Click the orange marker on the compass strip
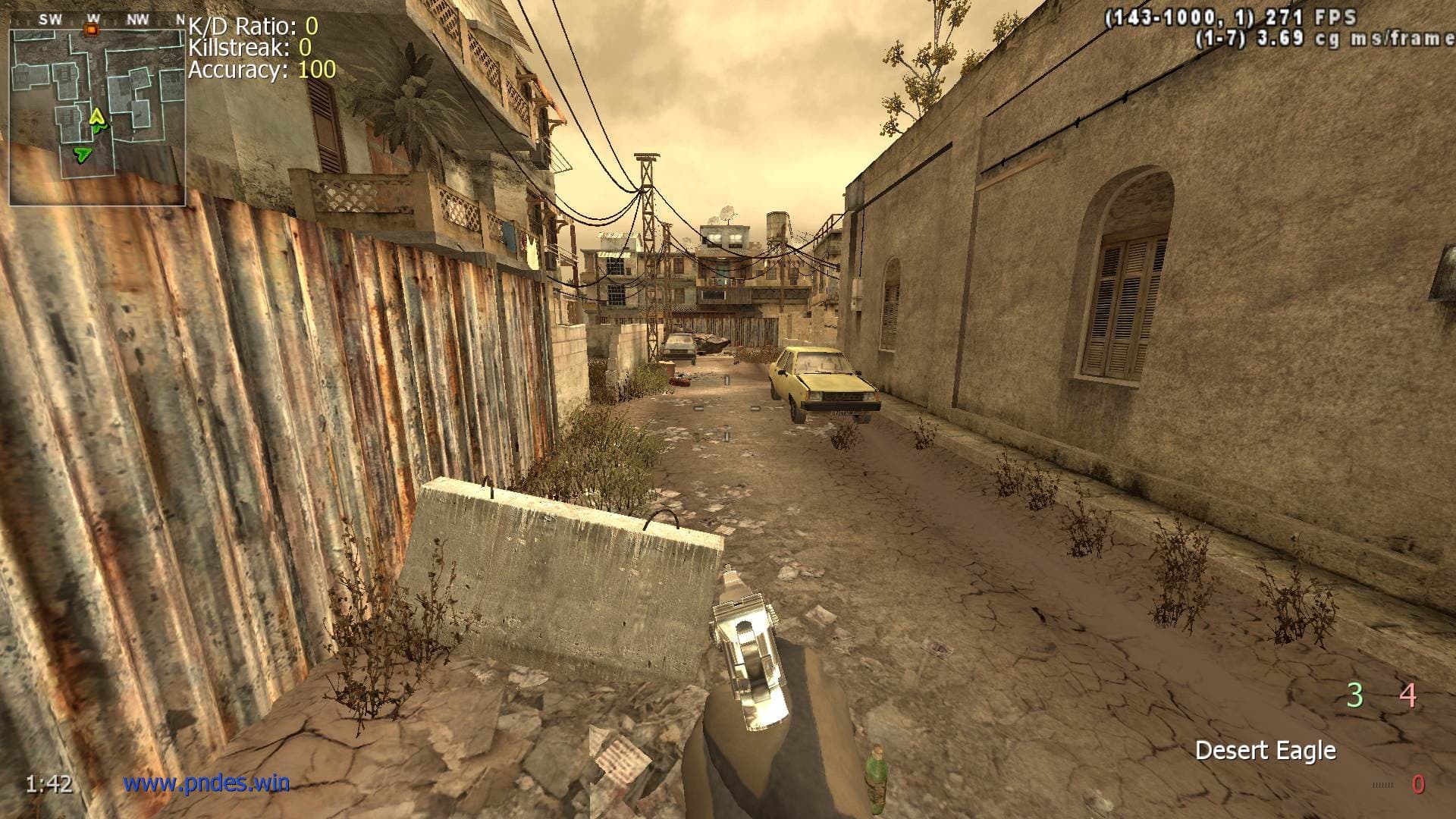Image resolution: width=1456 pixels, height=819 pixels. click(x=93, y=30)
